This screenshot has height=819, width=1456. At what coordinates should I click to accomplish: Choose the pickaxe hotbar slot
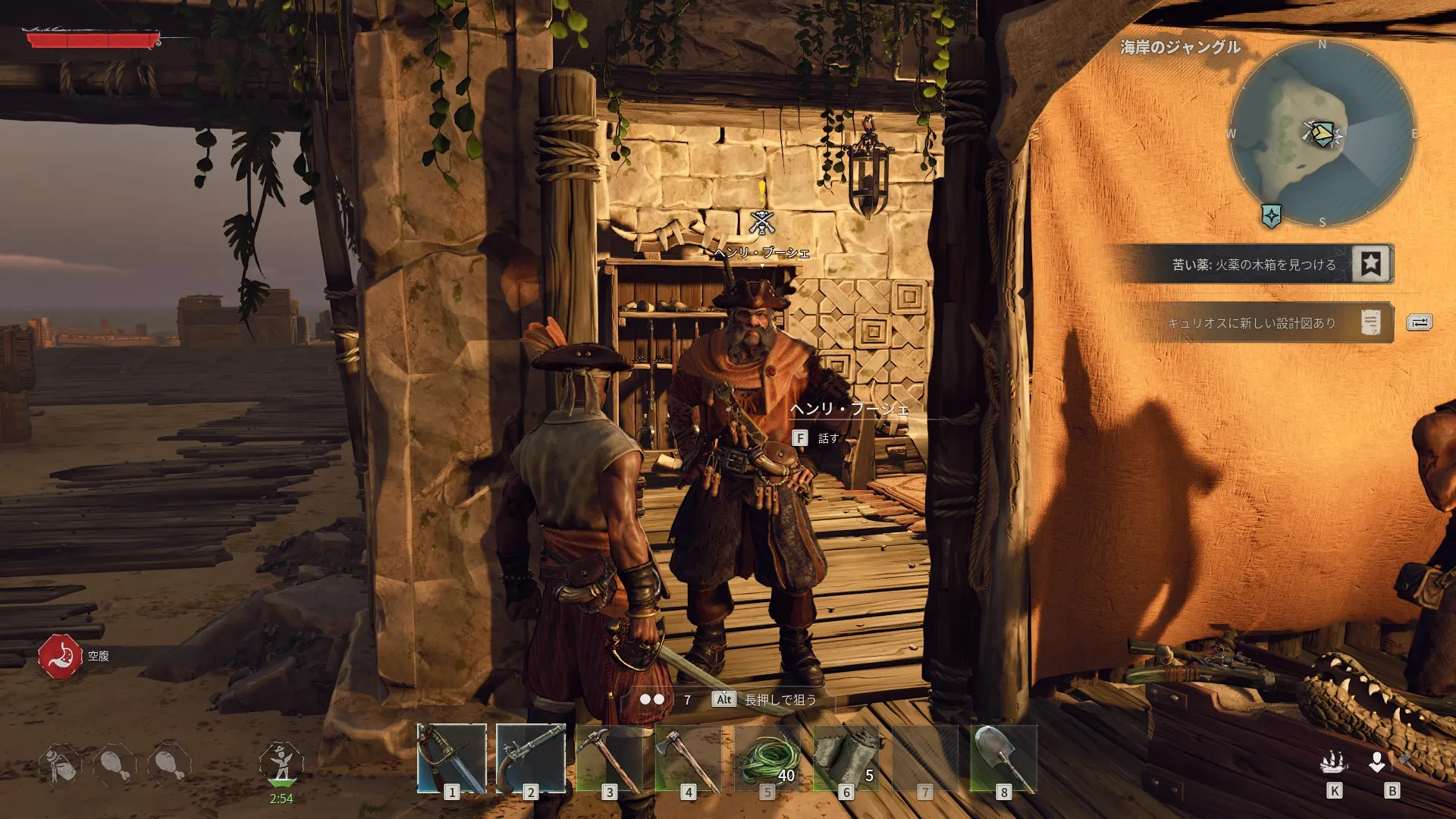(610, 758)
